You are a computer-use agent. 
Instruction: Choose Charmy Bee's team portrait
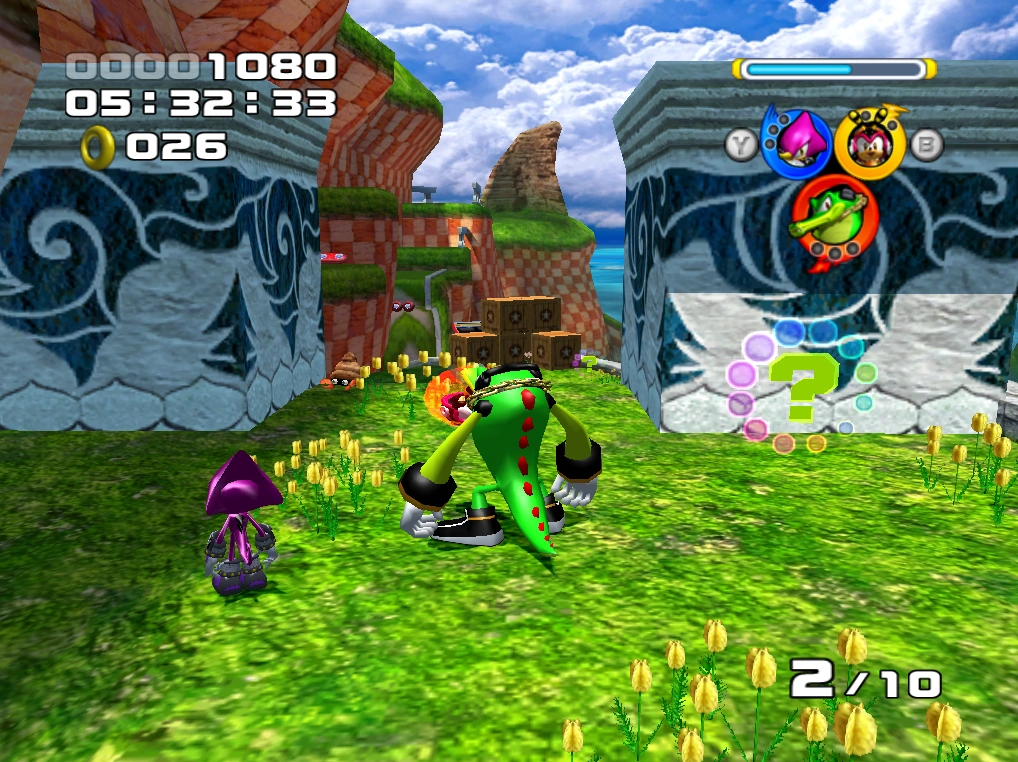point(868,144)
